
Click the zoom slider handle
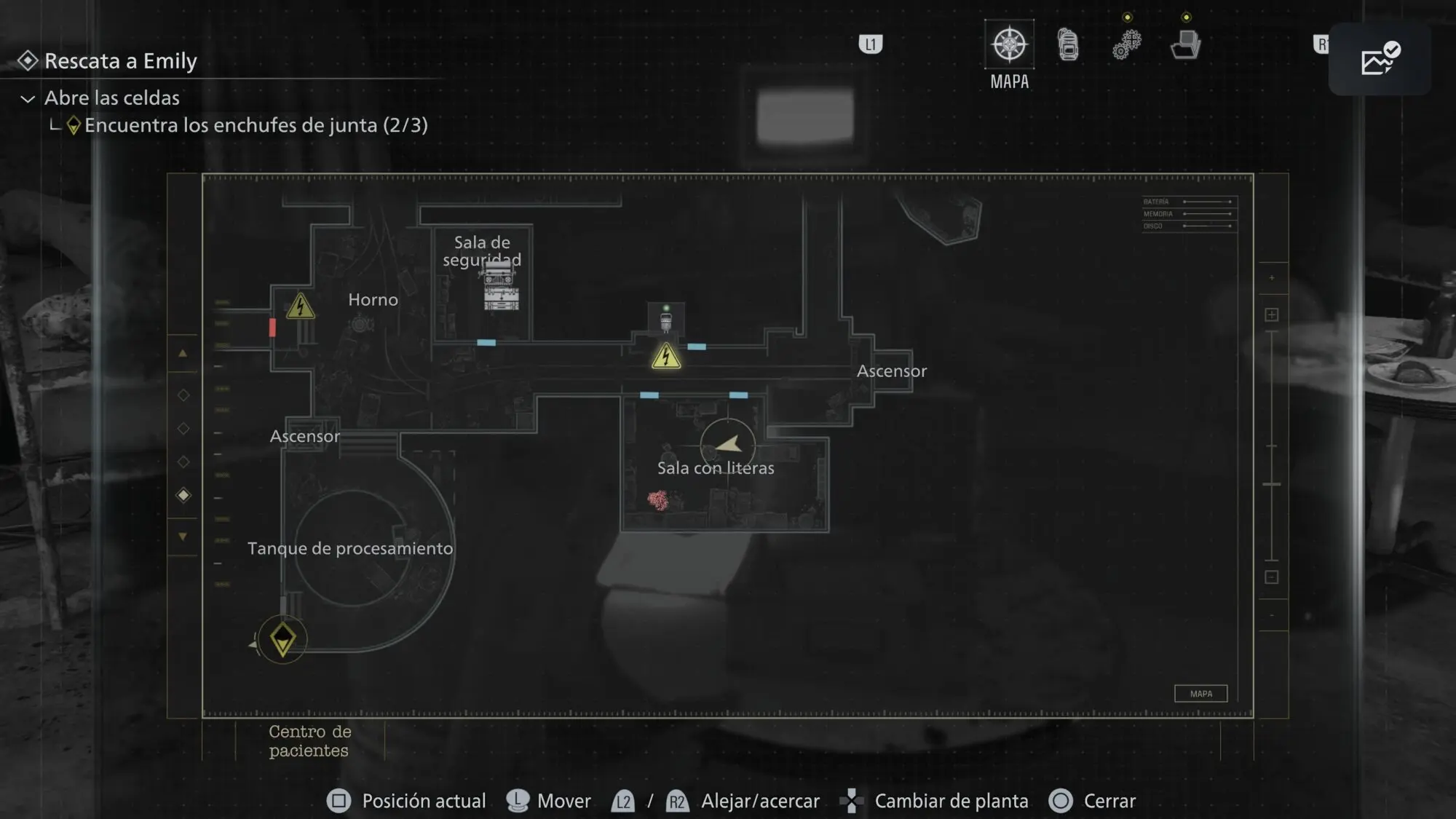(x=1272, y=484)
